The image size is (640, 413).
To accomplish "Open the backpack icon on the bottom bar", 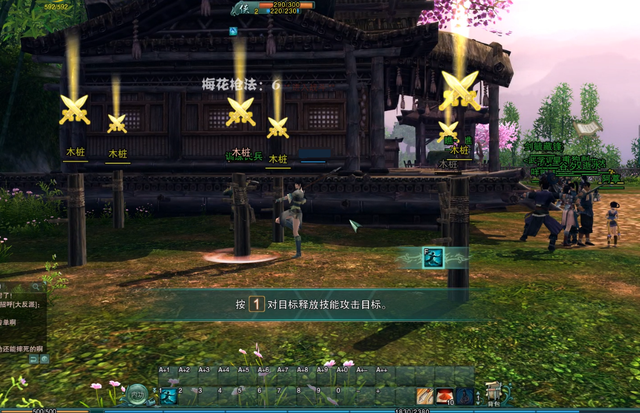I will pyautogui.click(x=492, y=393).
